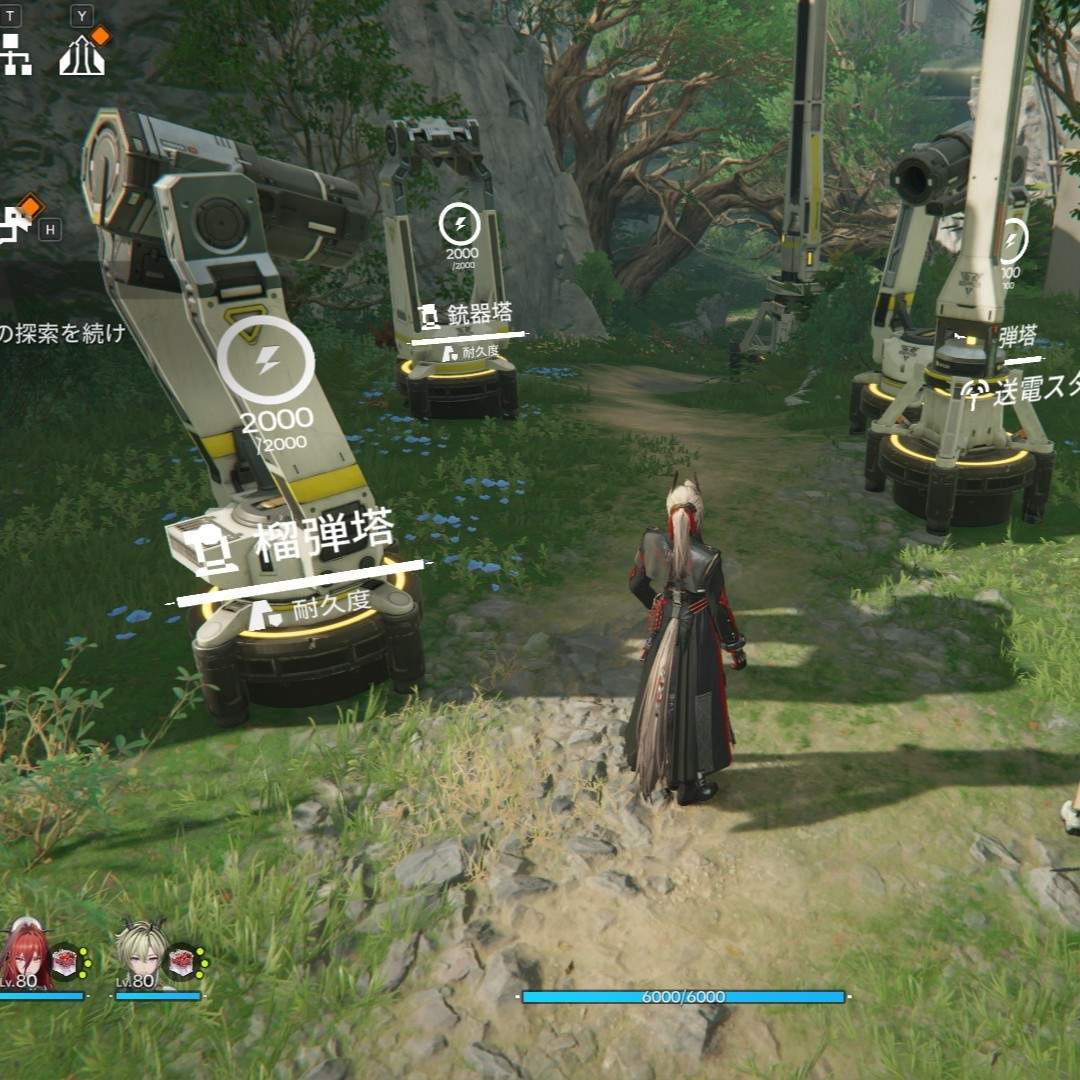Click the cut-off icon beside the H key
1080x1080 pixels.
tap(14, 225)
